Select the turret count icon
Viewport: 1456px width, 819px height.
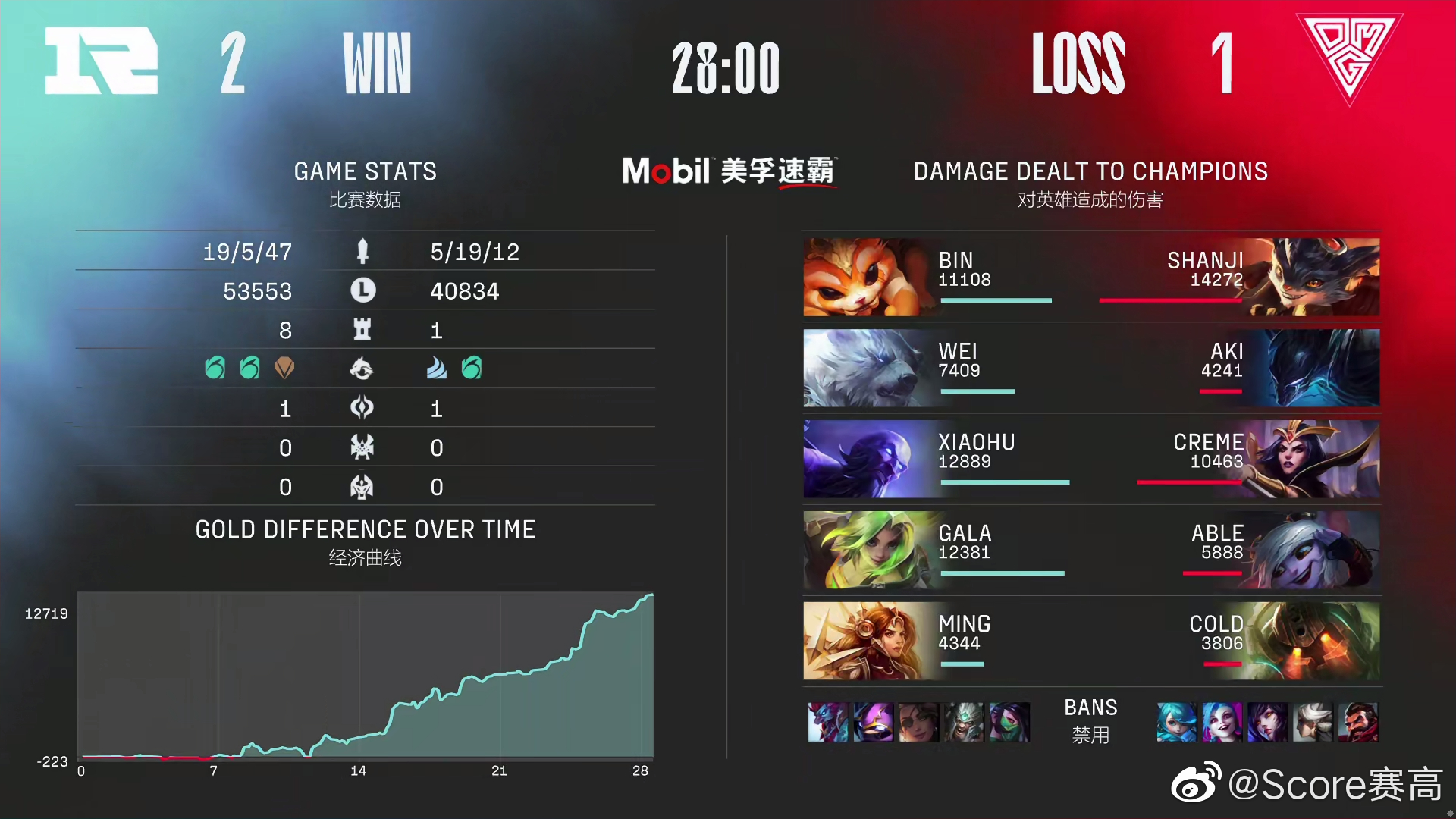tap(363, 330)
